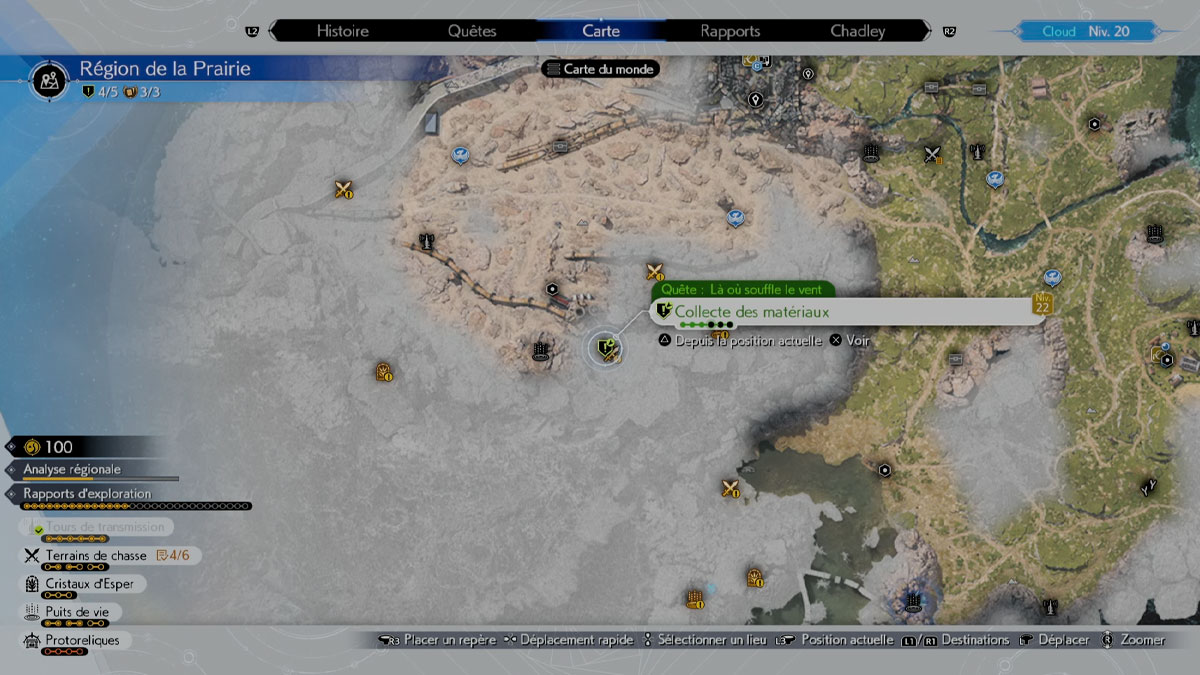Select Tours de transmission filter
The width and height of the screenshot is (1200, 675).
(x=104, y=527)
